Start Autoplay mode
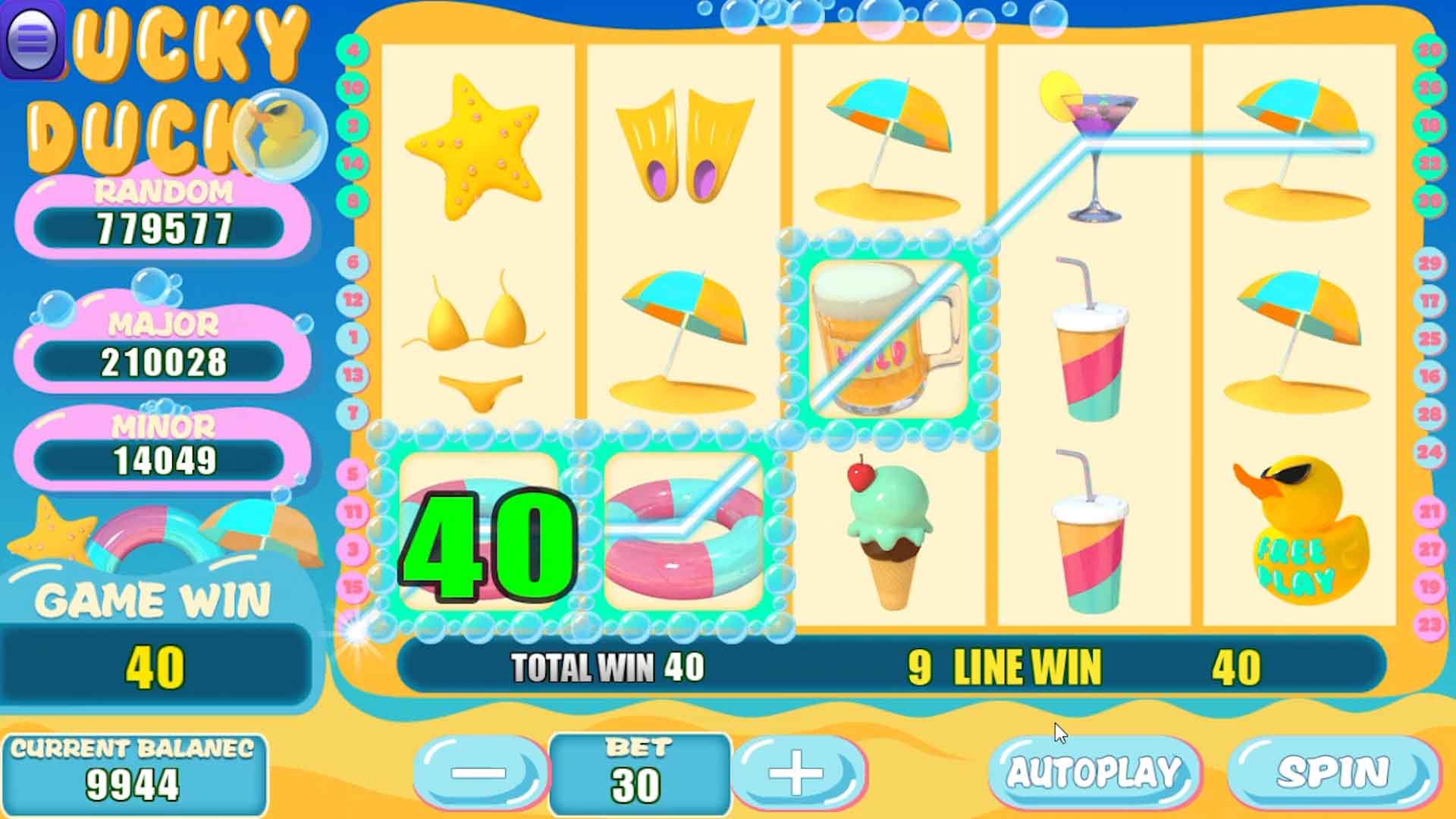The height and width of the screenshot is (819, 1456). coord(1094,773)
